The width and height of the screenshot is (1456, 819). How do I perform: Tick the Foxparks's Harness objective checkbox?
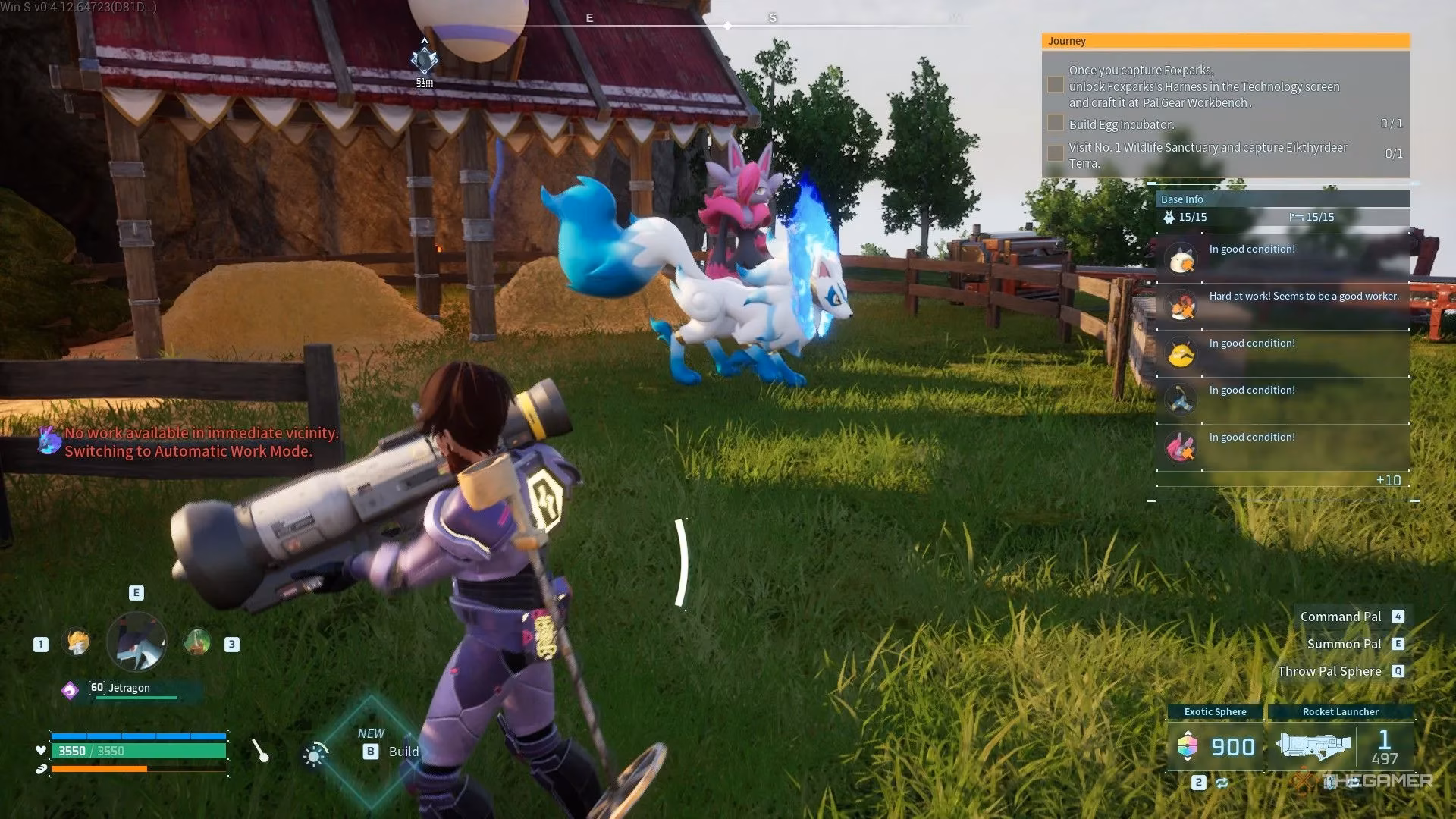(1055, 85)
